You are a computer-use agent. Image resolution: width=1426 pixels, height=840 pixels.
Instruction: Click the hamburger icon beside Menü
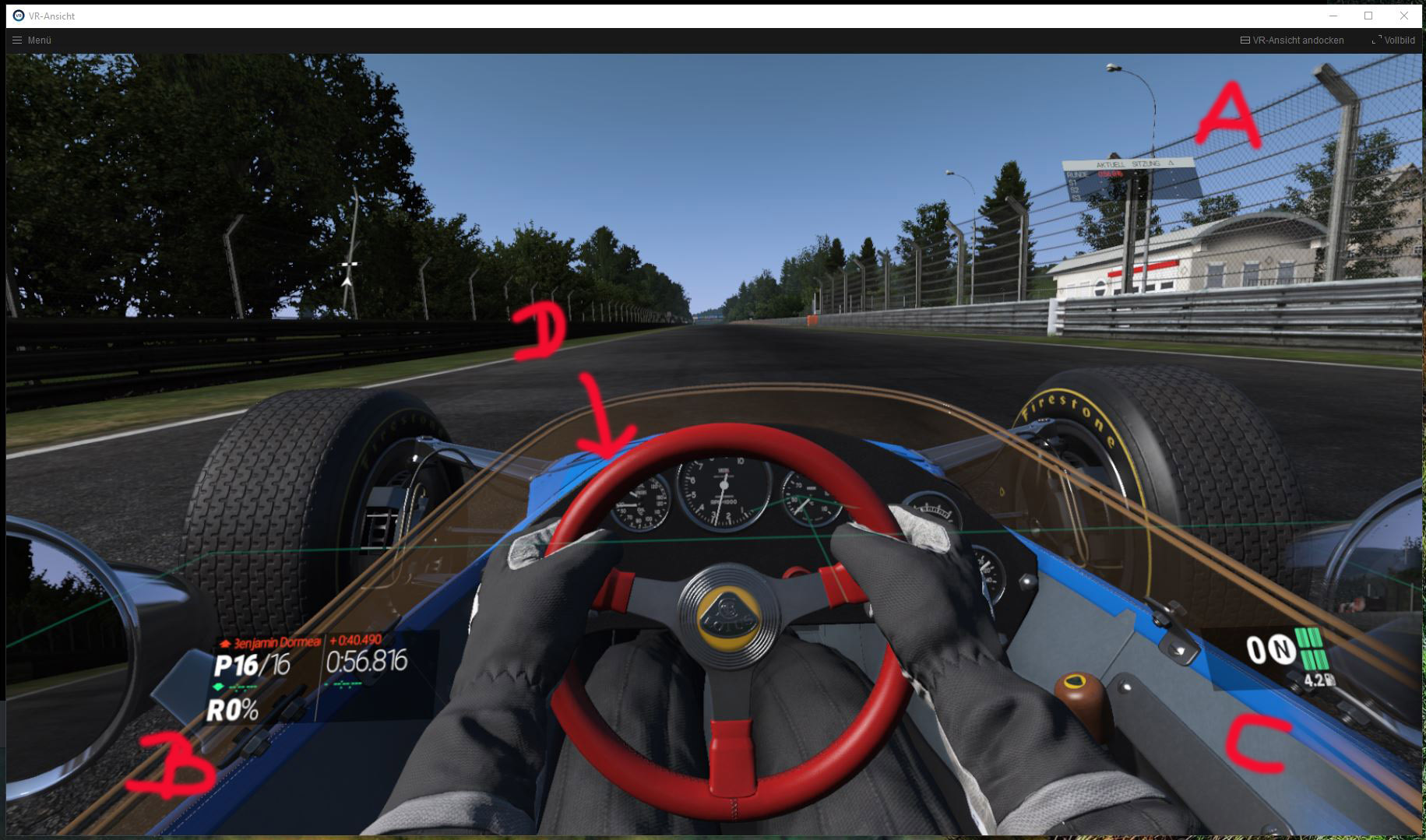click(16, 40)
